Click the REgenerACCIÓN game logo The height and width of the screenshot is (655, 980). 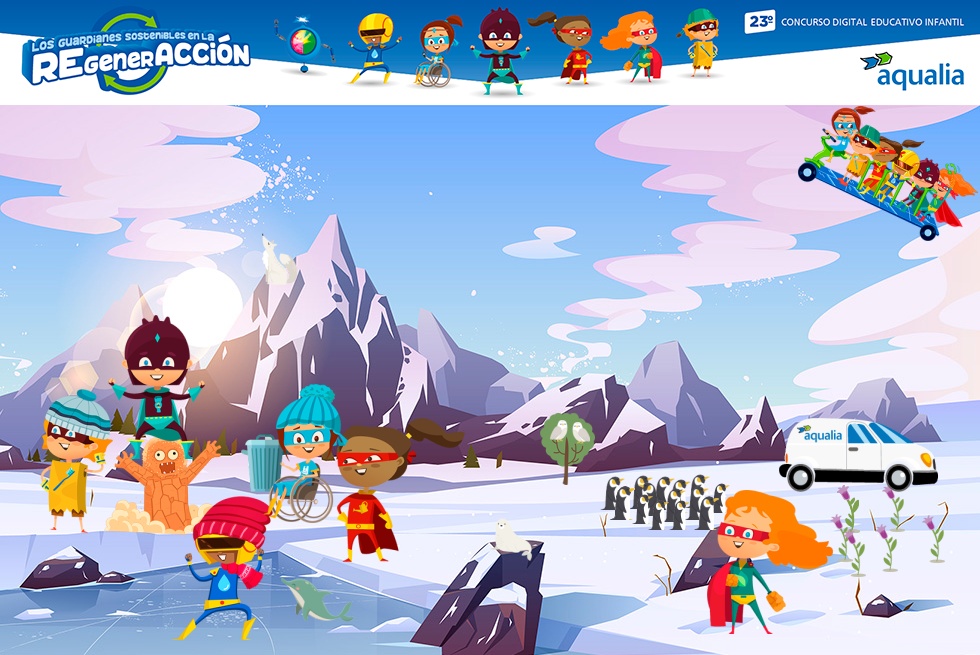[x=136, y=54]
